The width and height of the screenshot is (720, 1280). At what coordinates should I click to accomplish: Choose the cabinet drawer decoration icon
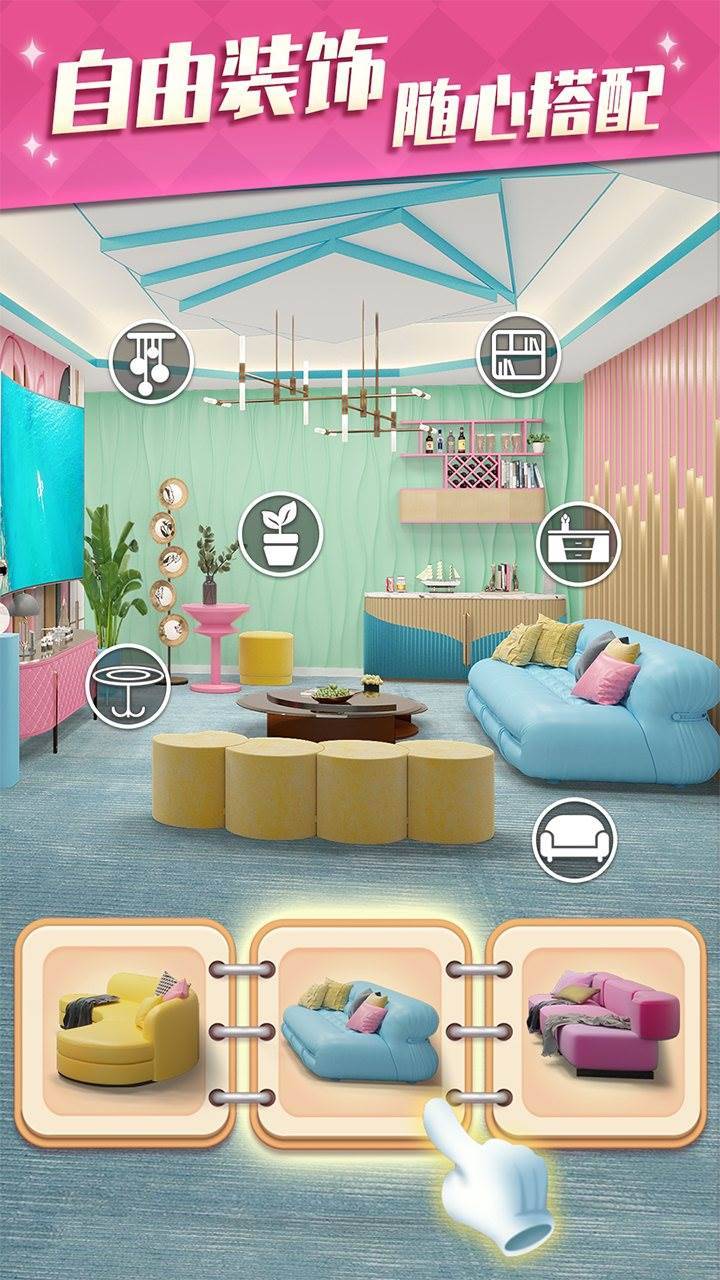click(578, 543)
